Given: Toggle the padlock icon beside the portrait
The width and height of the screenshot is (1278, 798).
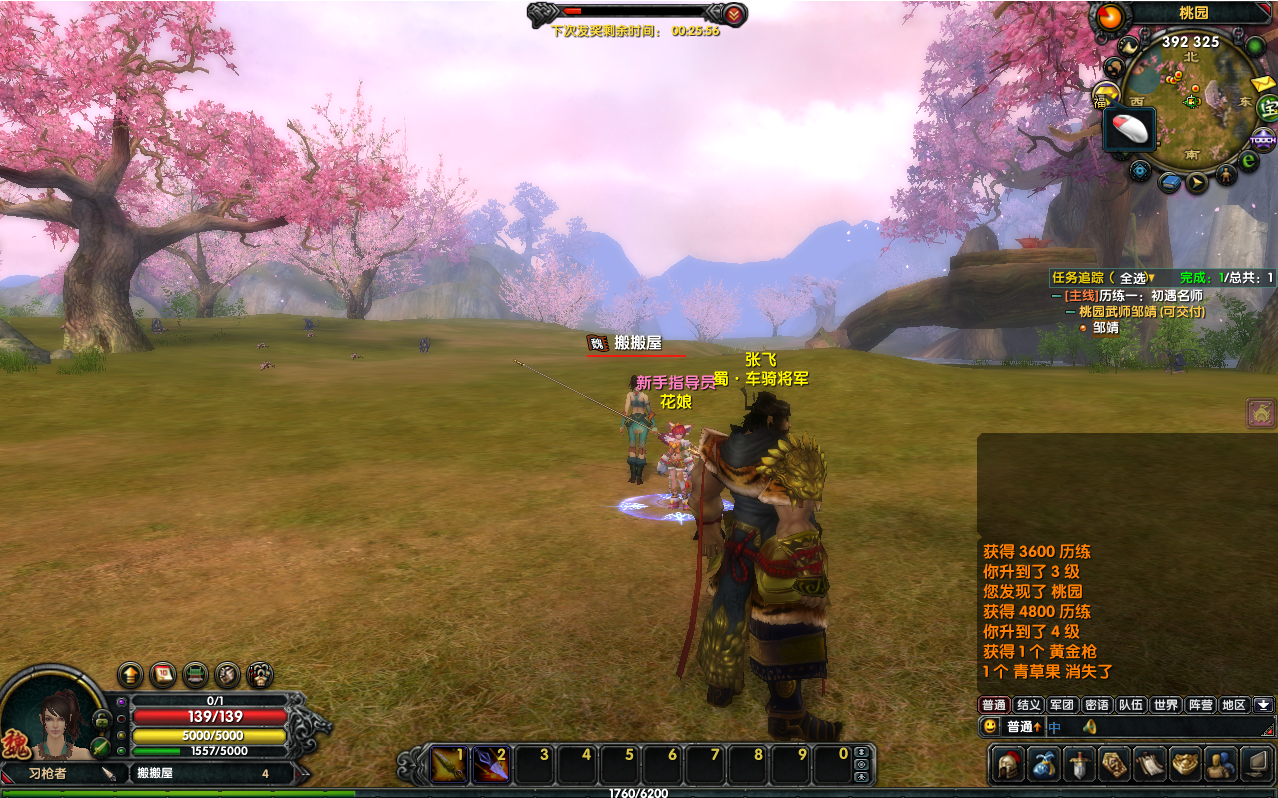Looking at the screenshot, I should pos(101,718).
